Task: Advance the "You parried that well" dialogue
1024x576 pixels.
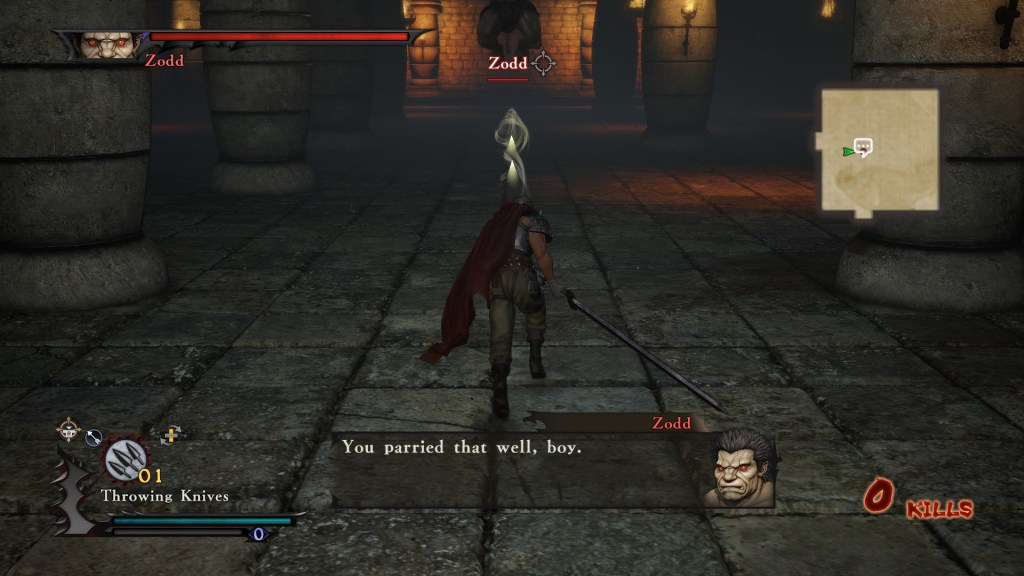Action: 510,448
